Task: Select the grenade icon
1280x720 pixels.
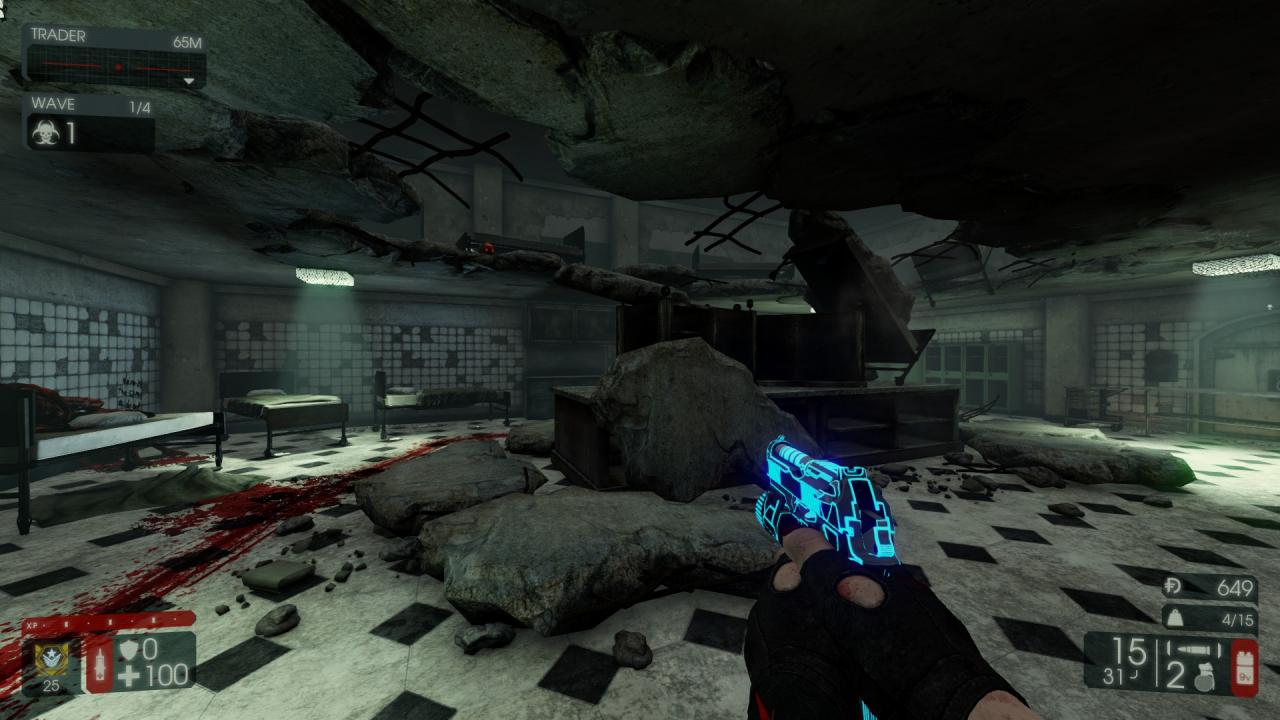Action: 1203,675
